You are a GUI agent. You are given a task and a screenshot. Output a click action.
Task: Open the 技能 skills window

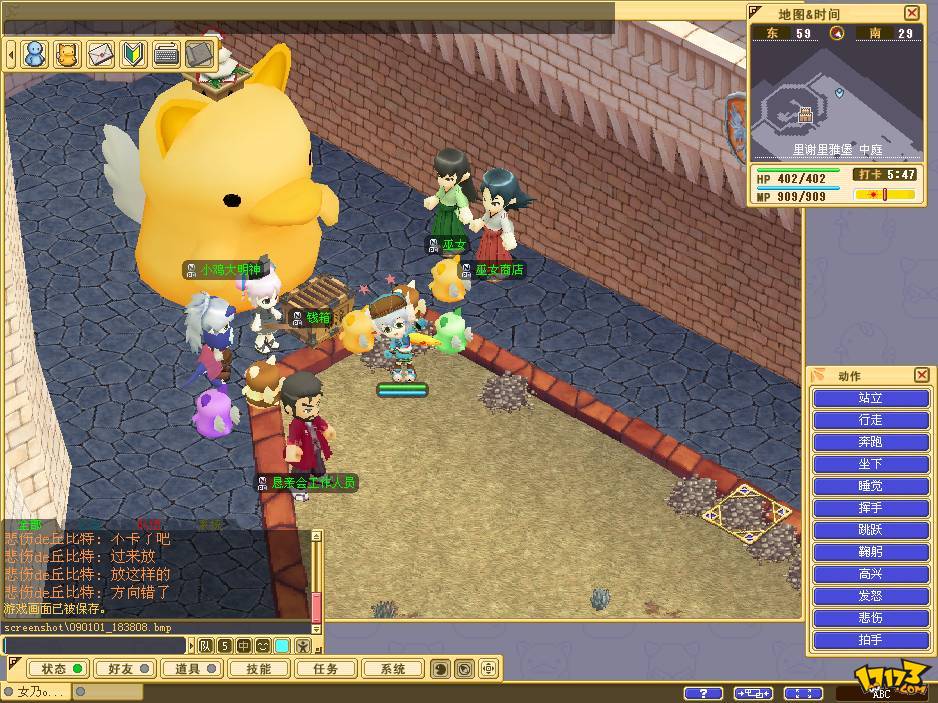click(x=258, y=669)
